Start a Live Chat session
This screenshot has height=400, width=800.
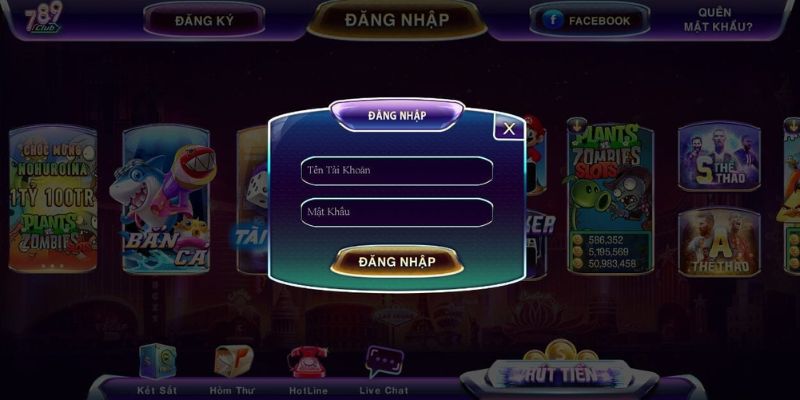pos(383,363)
